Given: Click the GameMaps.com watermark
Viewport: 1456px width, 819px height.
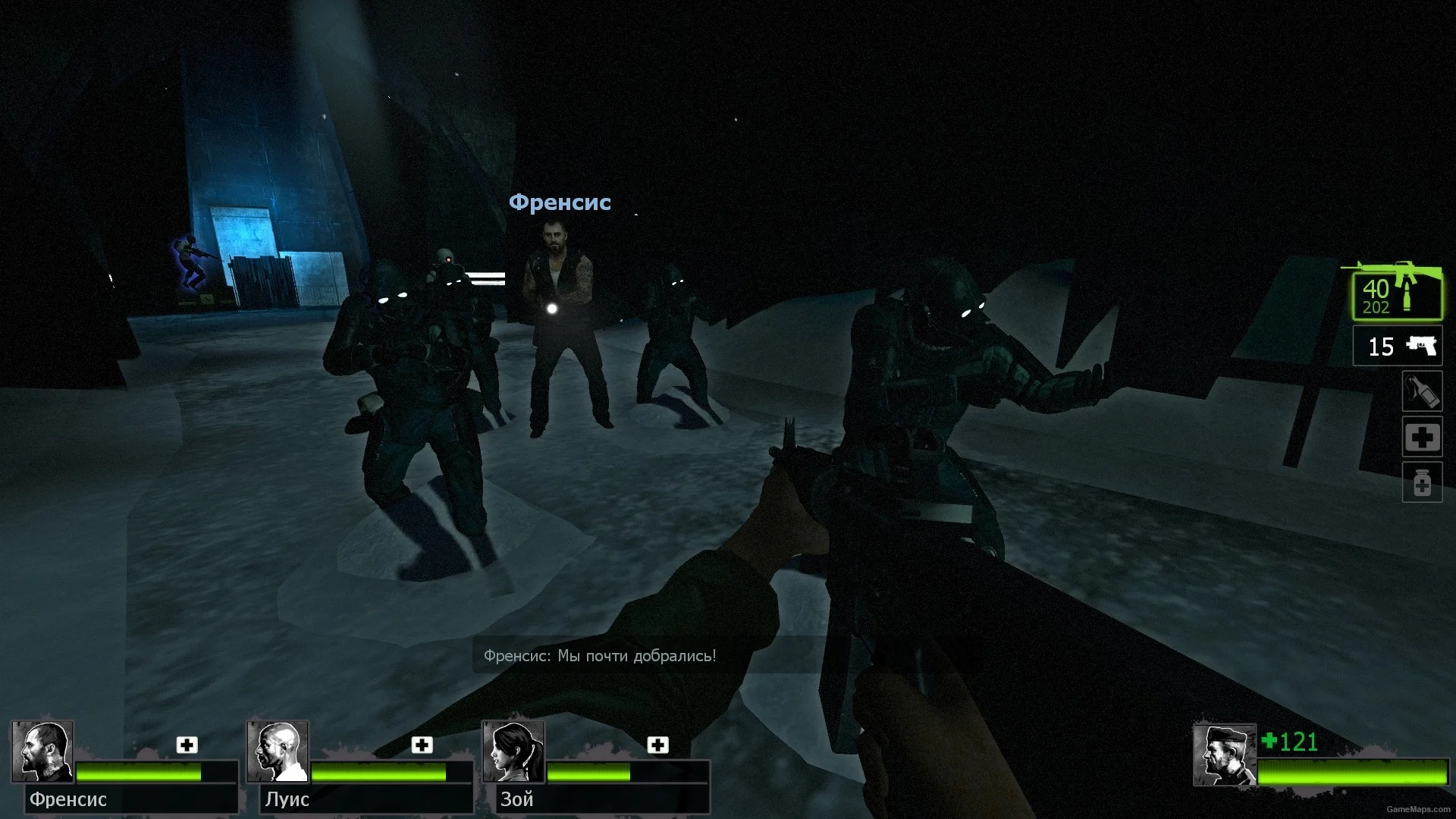Looking at the screenshot, I should pos(1418,810).
